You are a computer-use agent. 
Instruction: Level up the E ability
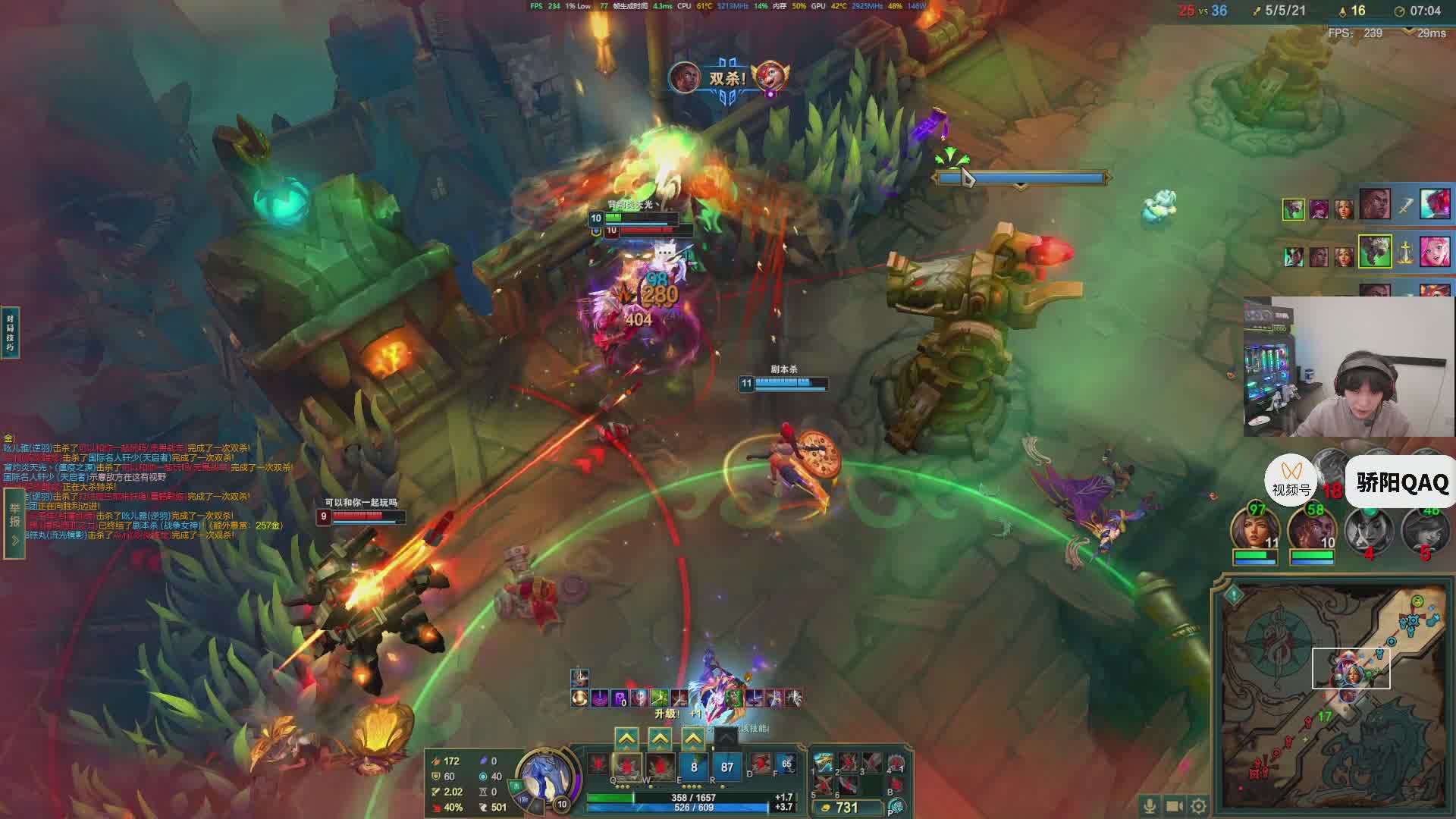(x=693, y=738)
